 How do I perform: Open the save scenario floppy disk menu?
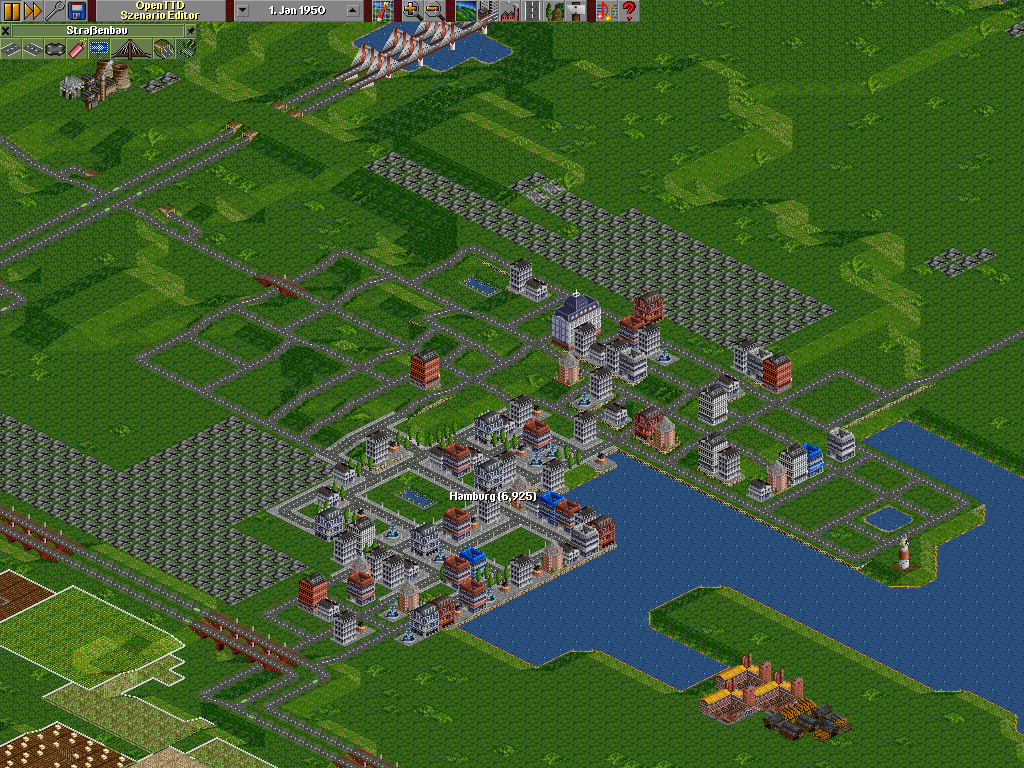[x=77, y=11]
